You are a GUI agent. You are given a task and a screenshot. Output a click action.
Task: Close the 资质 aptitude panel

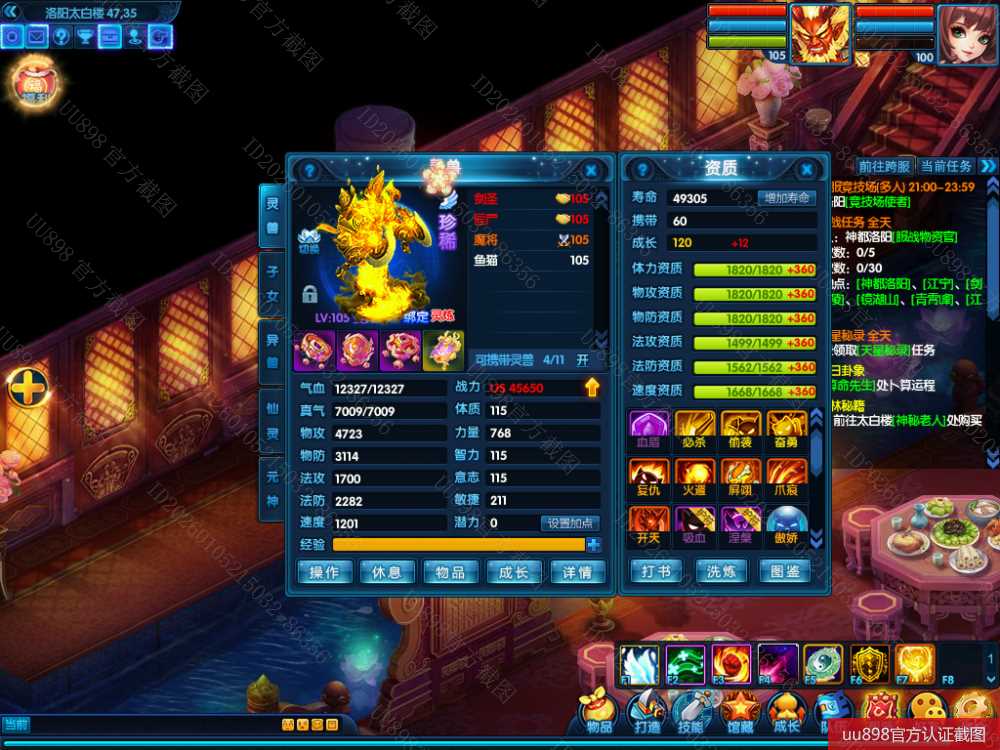[x=806, y=170]
